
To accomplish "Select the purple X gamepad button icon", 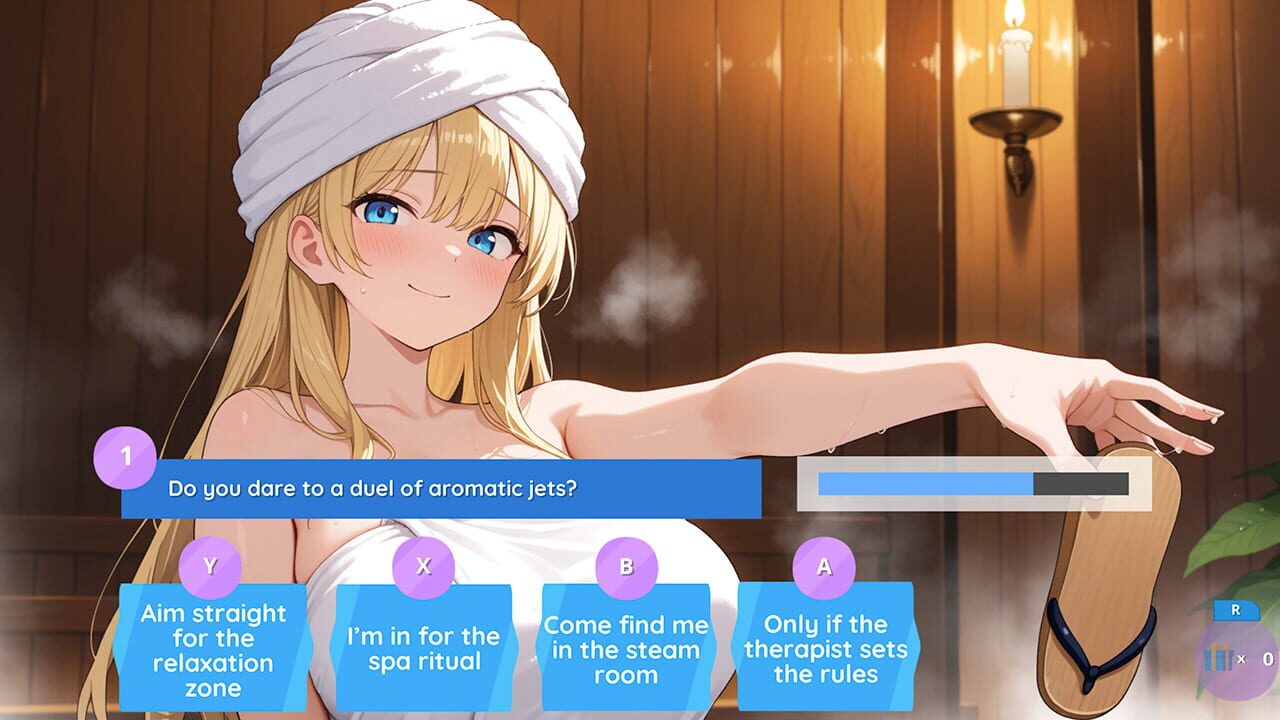I will pyautogui.click(x=420, y=567).
